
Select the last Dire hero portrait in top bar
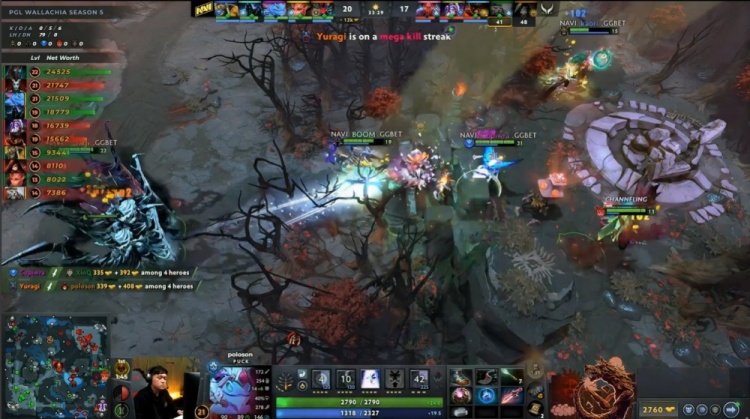[527, 11]
